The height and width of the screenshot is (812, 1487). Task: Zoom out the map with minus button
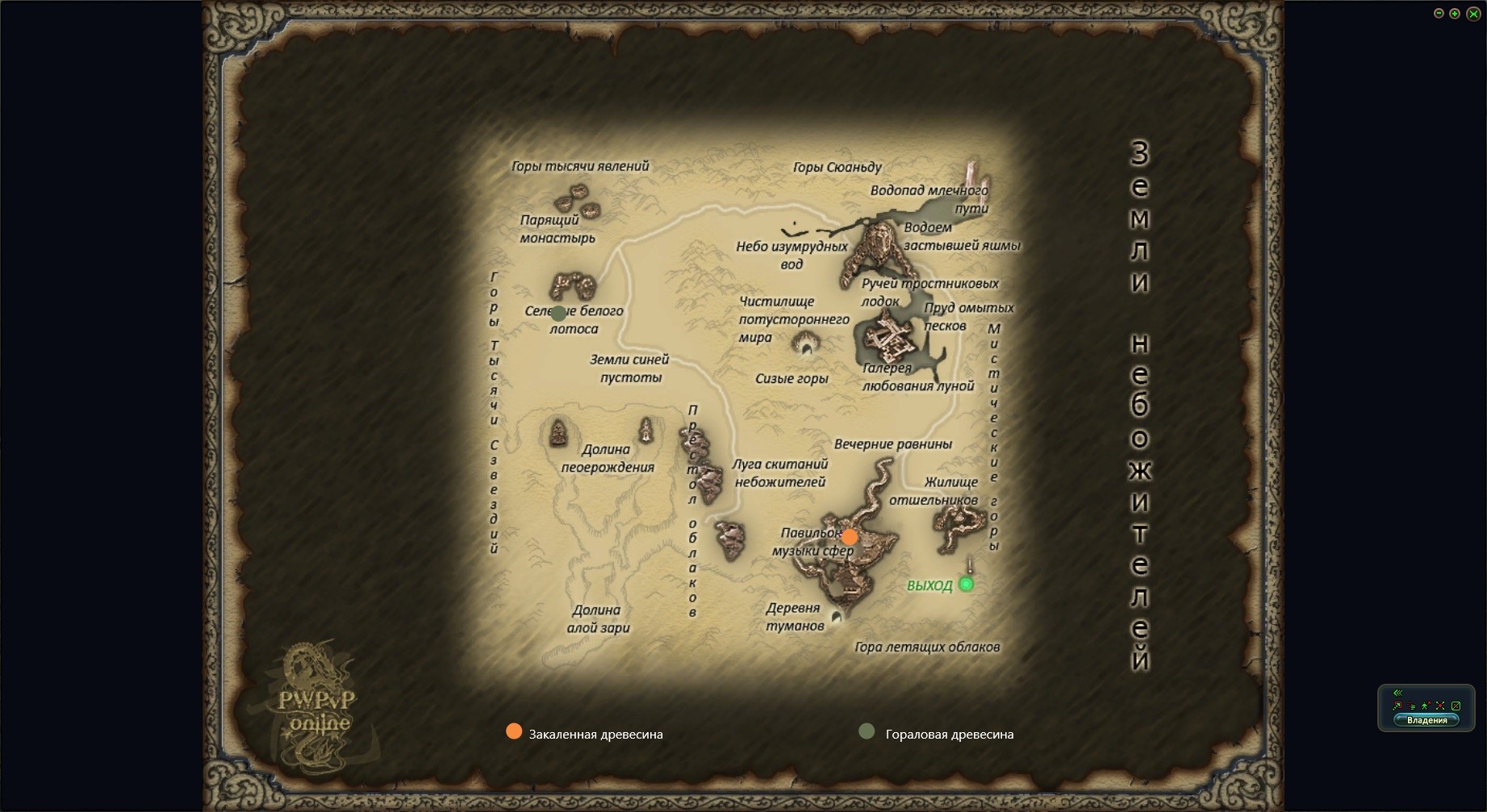[x=1439, y=14]
